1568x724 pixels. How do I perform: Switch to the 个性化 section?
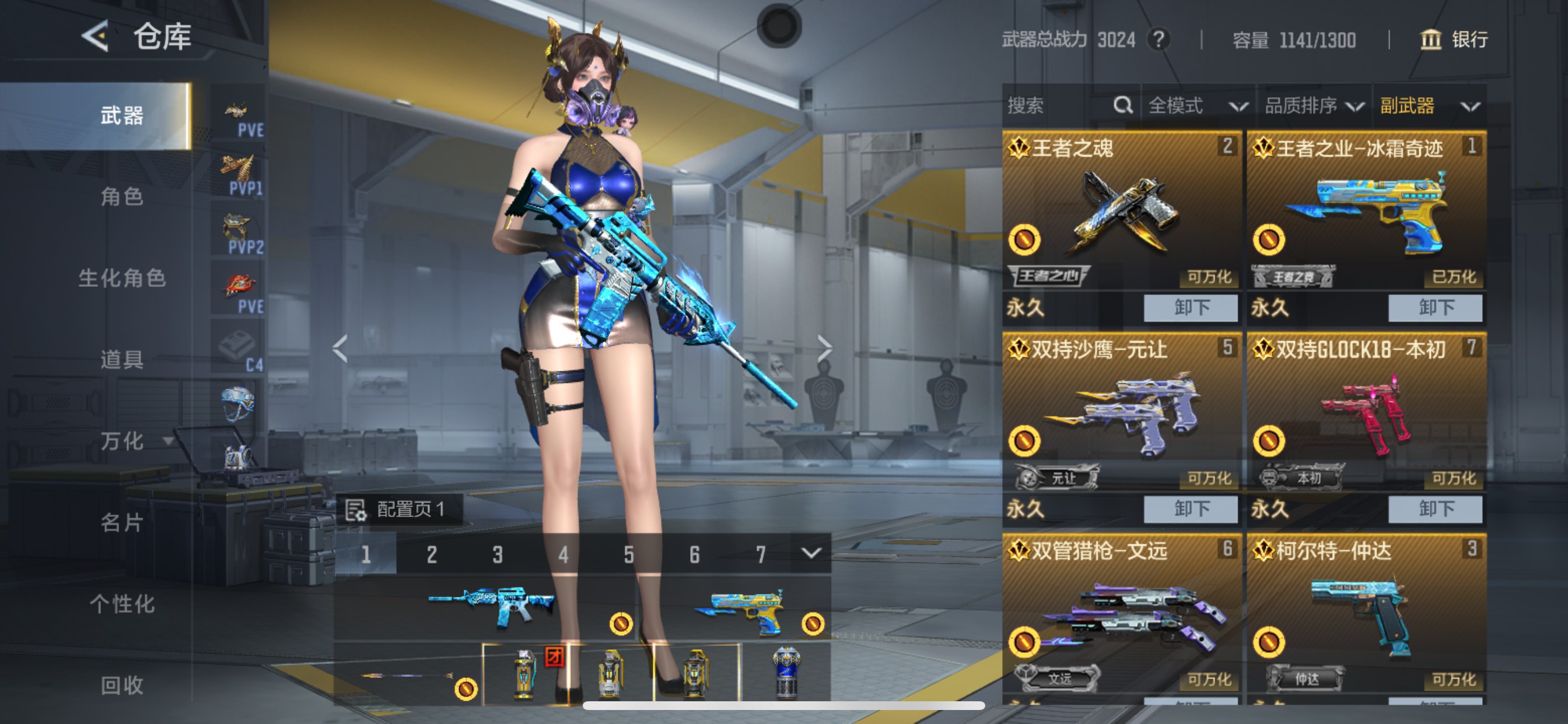coord(122,604)
